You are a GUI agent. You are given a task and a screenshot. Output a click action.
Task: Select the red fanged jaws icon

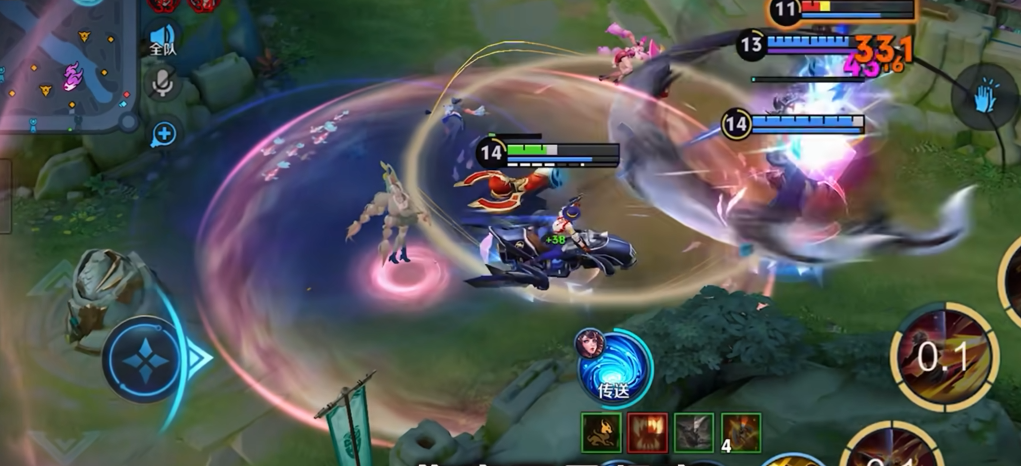647,432
